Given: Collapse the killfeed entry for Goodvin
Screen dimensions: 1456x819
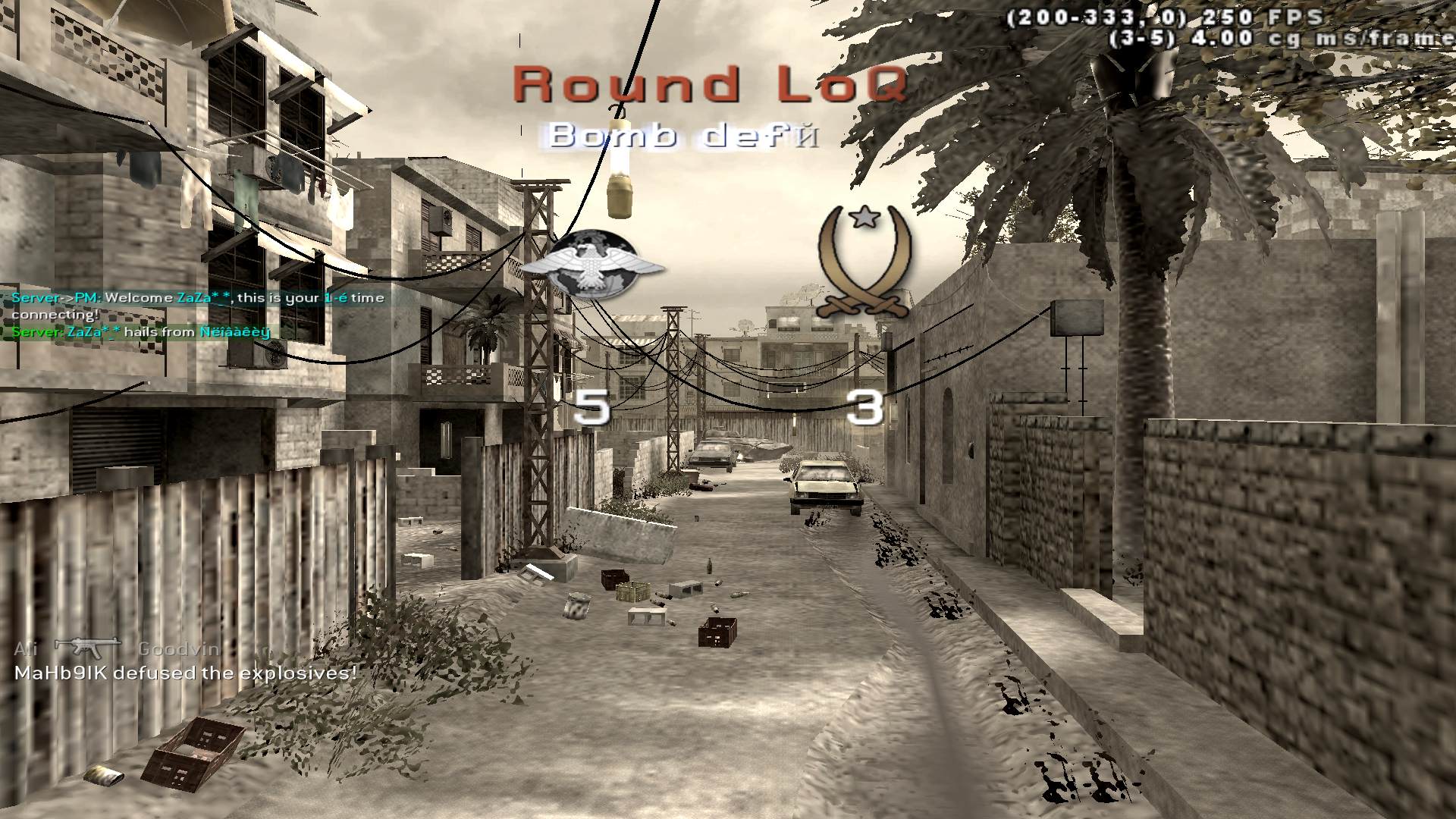Looking at the screenshot, I should click(177, 648).
